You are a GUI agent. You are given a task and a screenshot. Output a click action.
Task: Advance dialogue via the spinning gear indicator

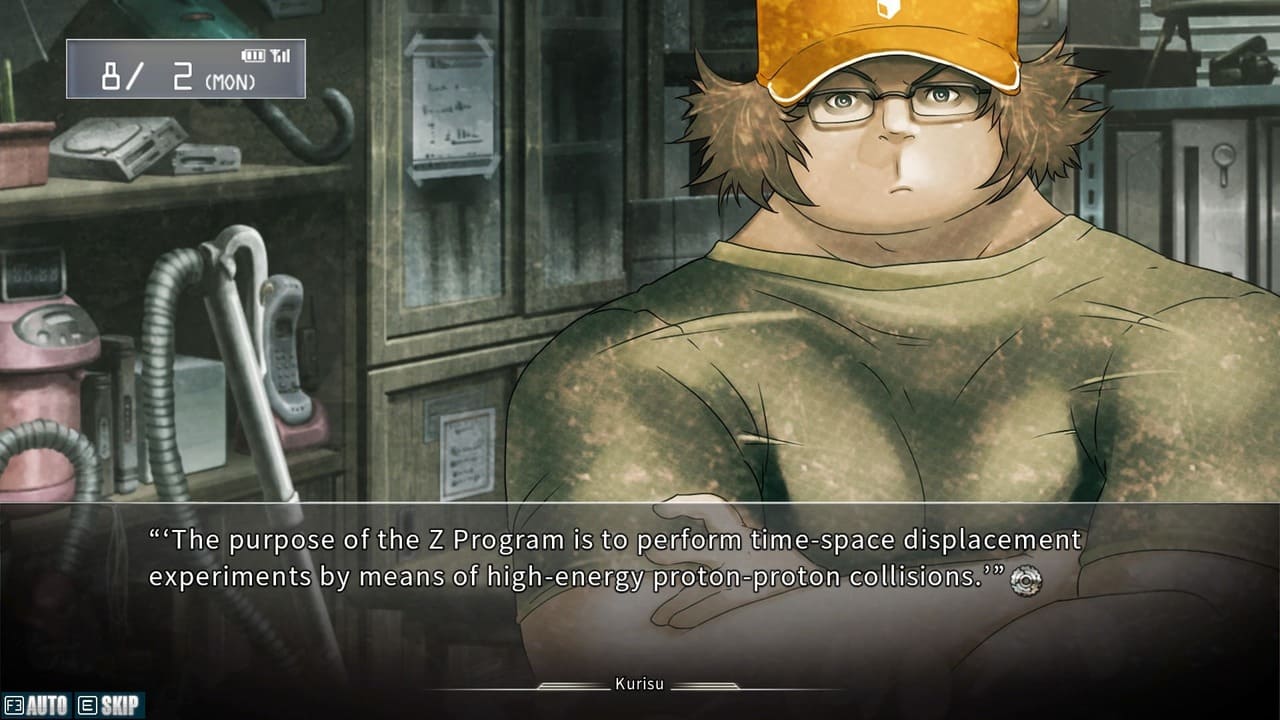[1026, 581]
